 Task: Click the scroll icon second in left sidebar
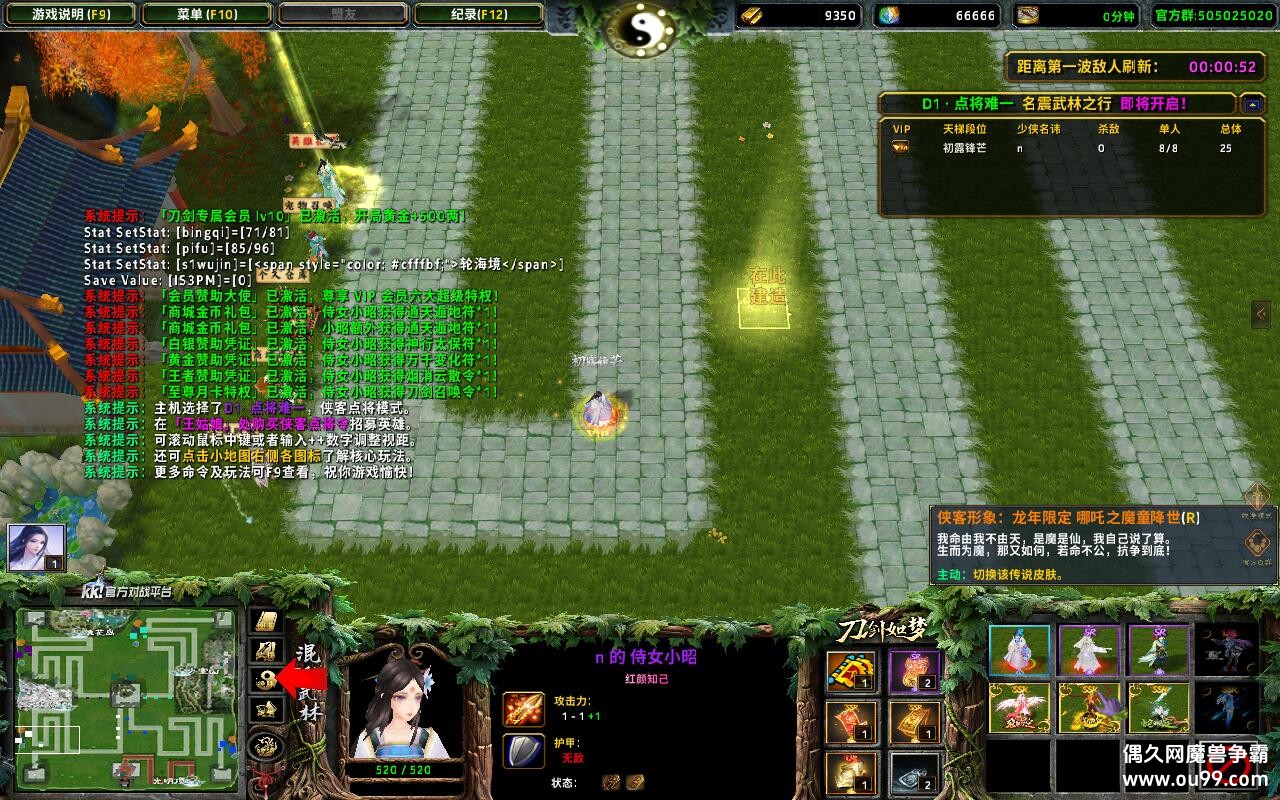266,650
